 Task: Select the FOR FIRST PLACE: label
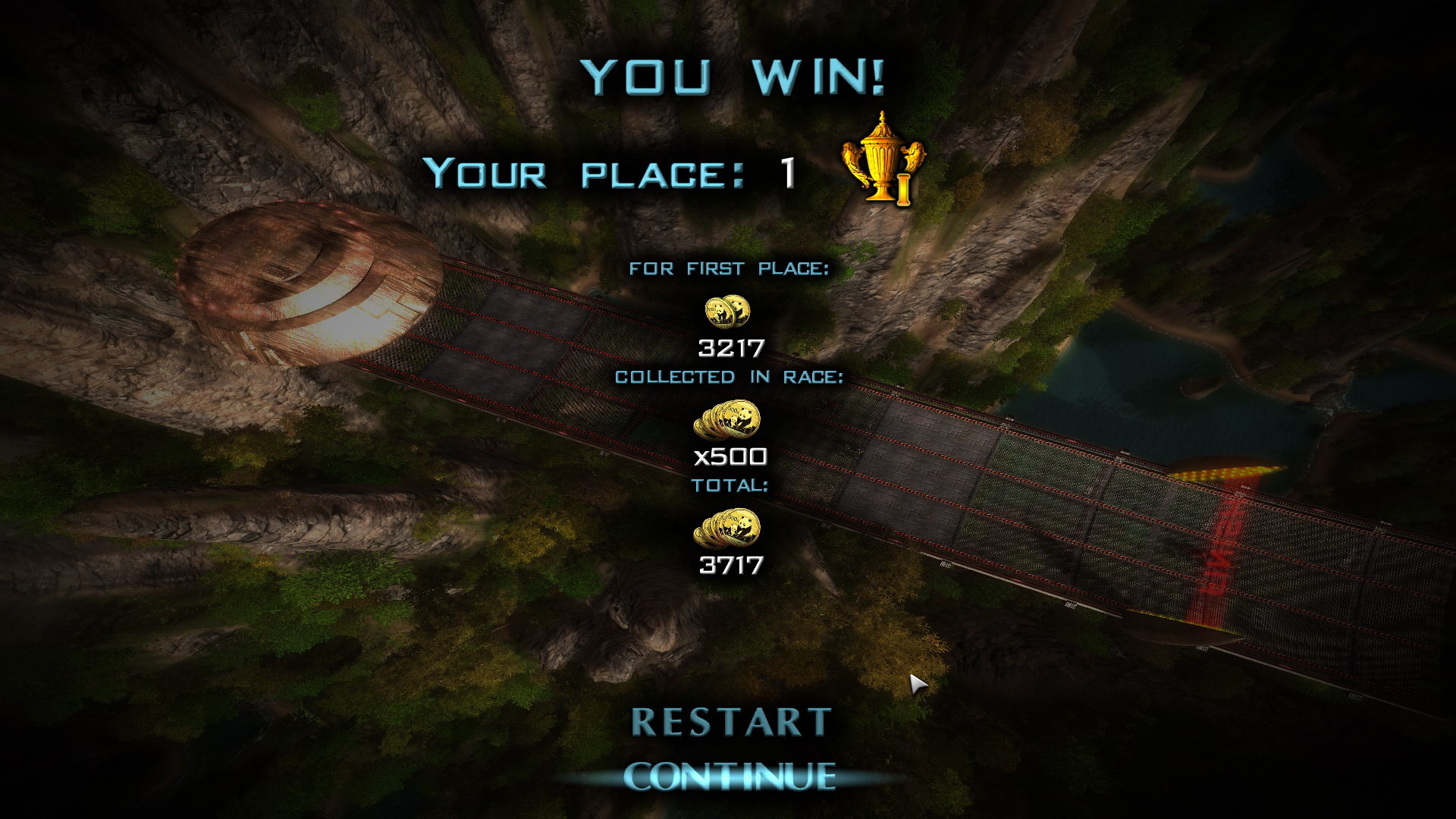[x=730, y=267]
